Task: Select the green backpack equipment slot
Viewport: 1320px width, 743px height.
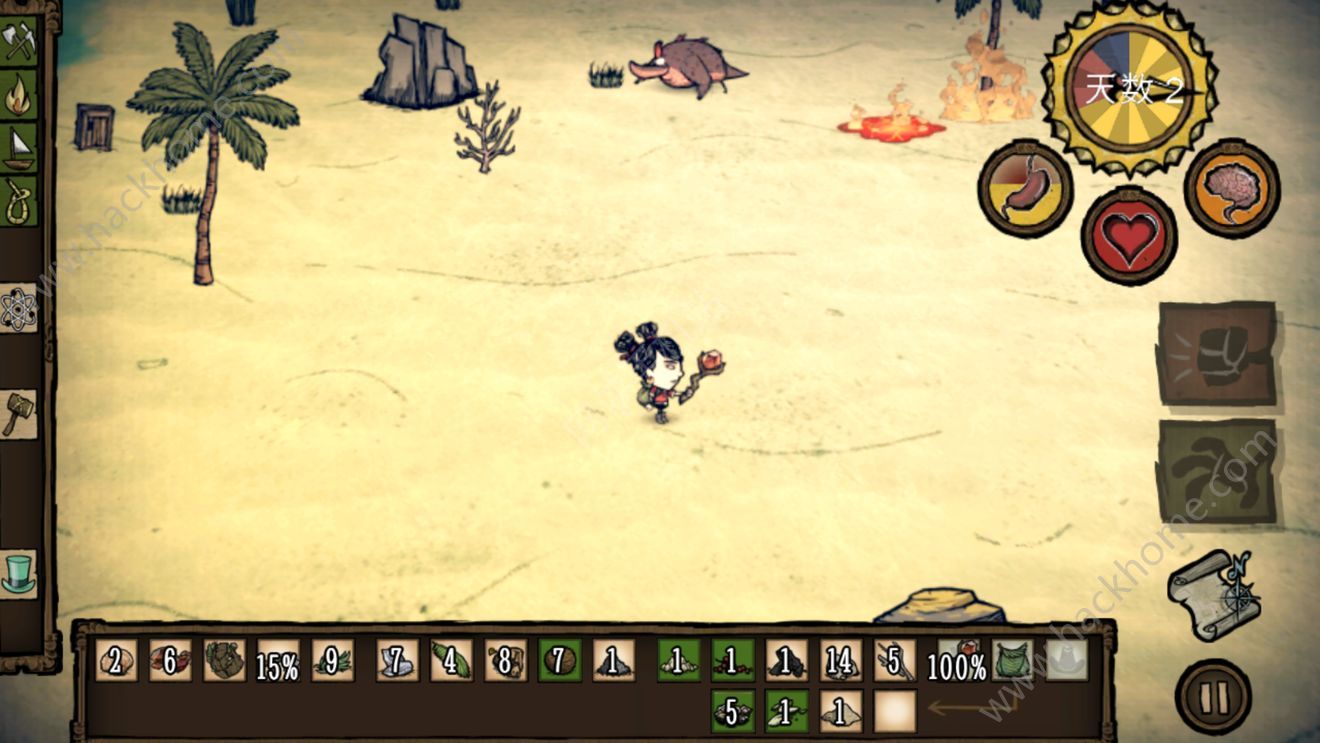Action: tap(1012, 661)
